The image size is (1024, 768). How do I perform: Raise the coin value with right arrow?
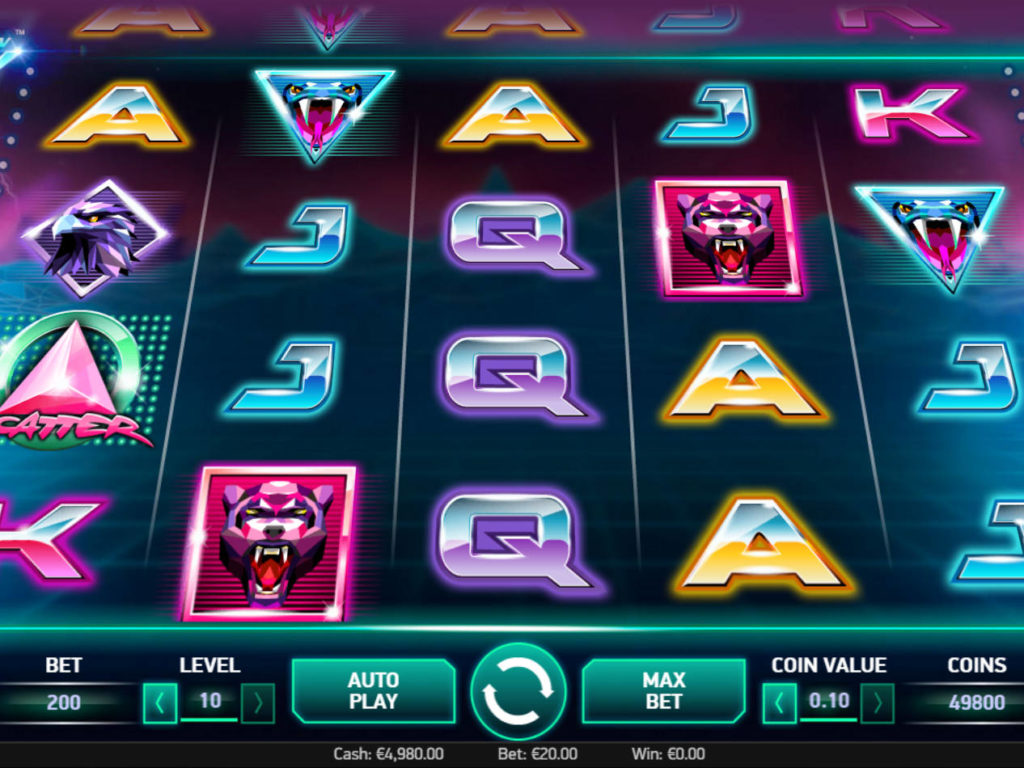coord(877,703)
